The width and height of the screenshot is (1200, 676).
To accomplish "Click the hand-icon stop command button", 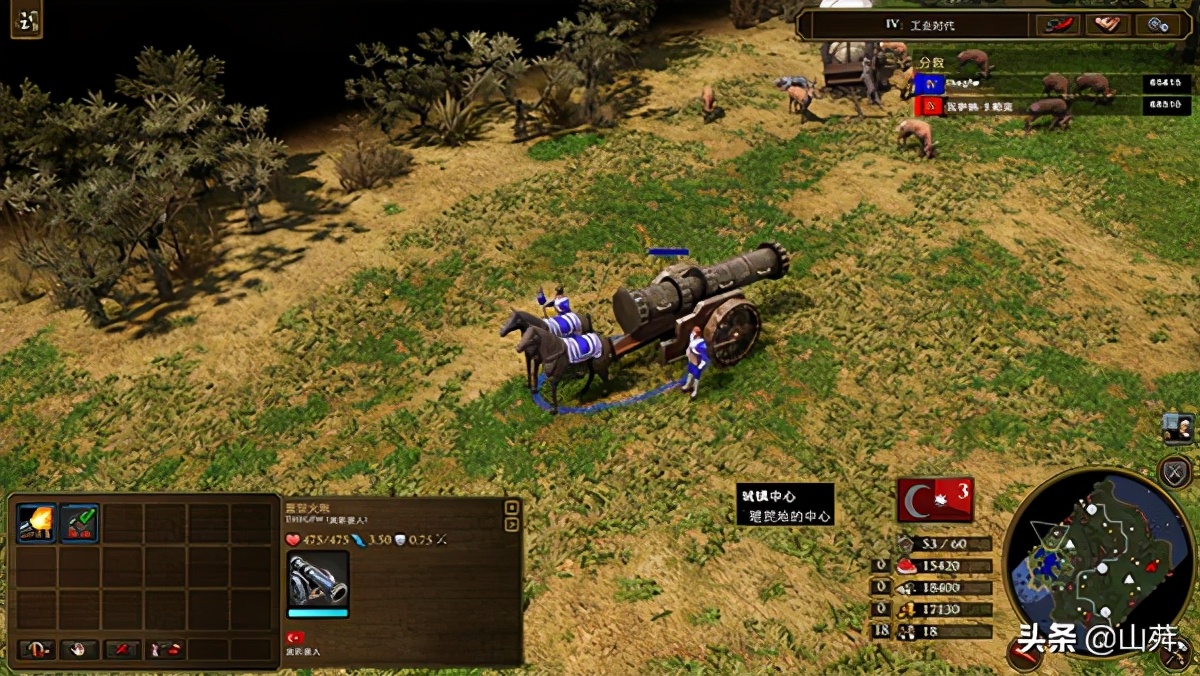I will 79,650.
